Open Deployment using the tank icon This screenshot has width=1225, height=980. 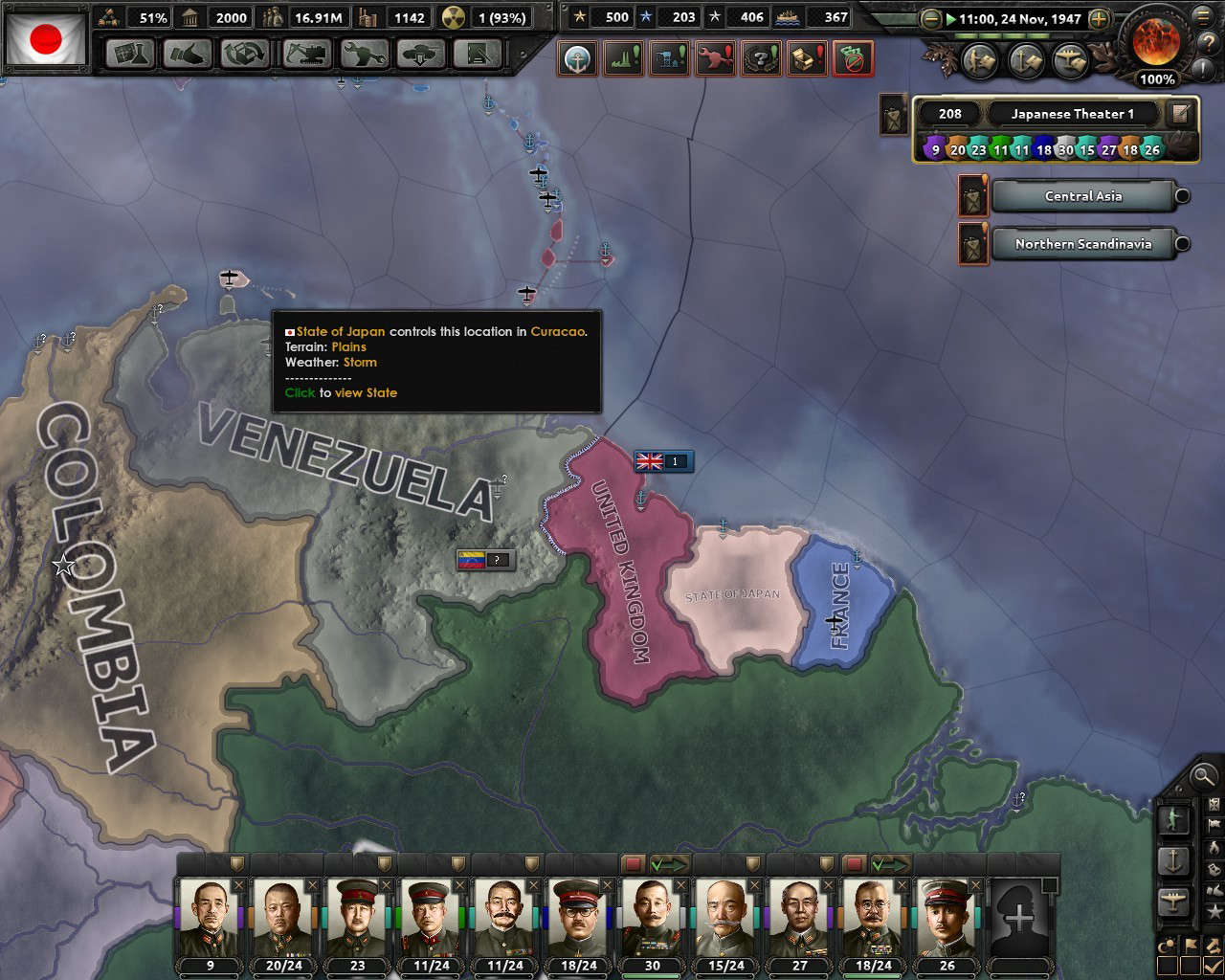click(421, 55)
